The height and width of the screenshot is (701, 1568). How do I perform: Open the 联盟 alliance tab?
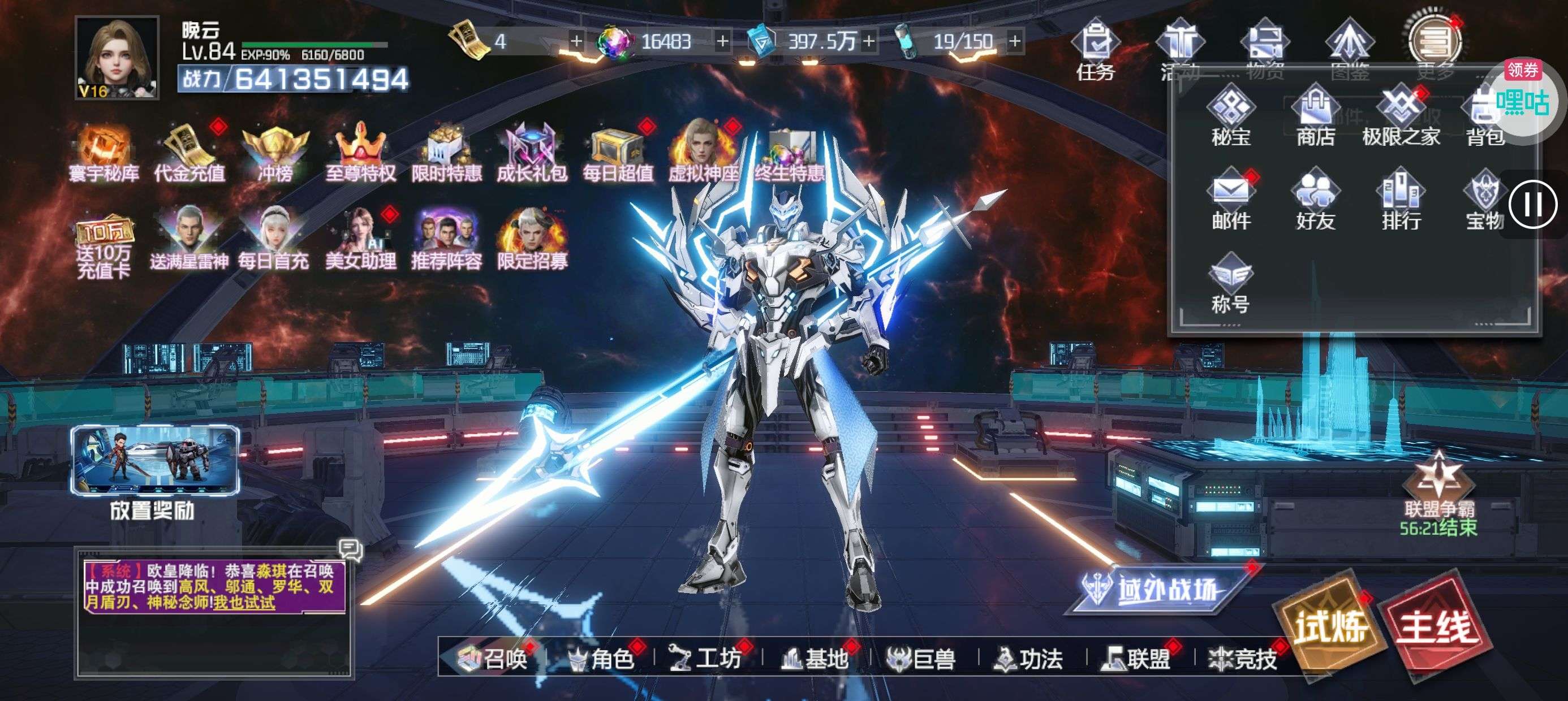coord(1137,659)
